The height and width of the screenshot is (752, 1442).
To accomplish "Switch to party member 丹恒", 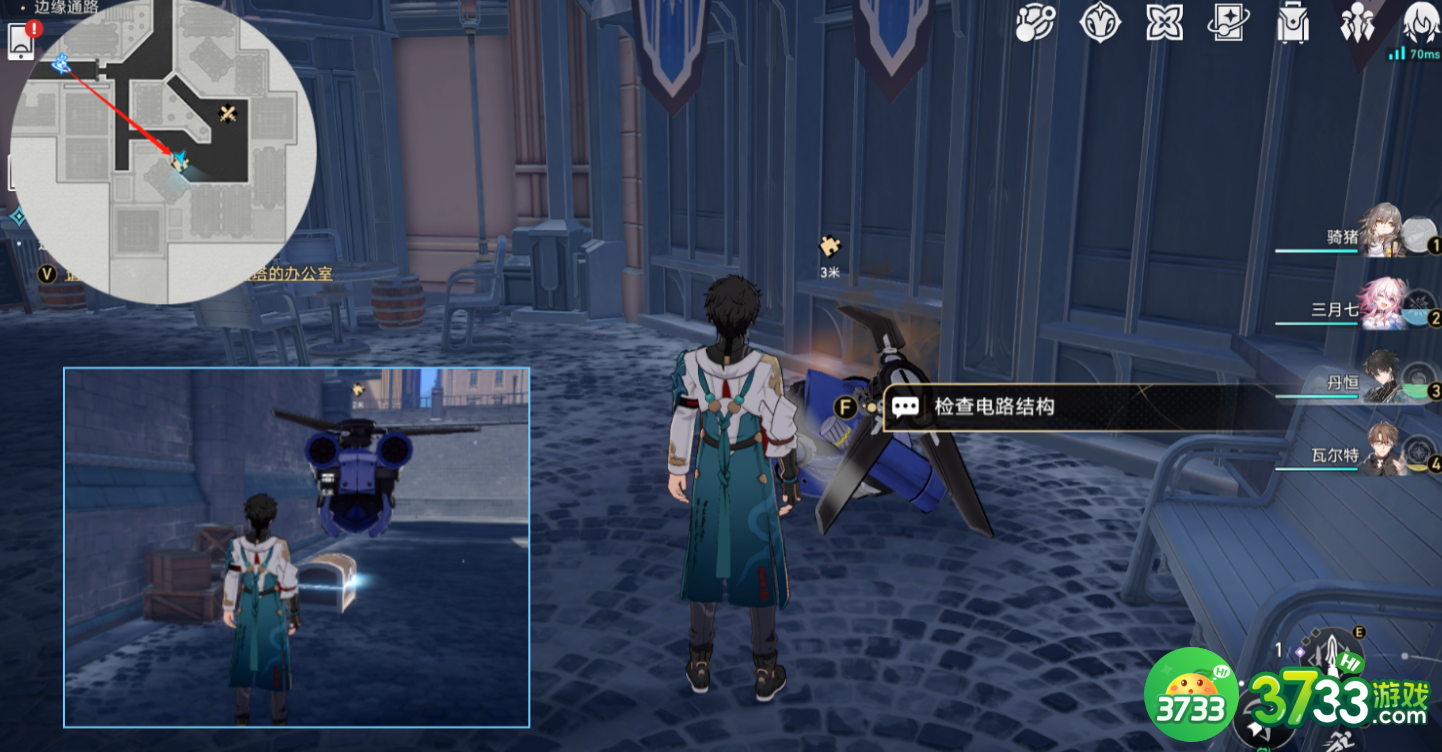I will [x=1385, y=378].
